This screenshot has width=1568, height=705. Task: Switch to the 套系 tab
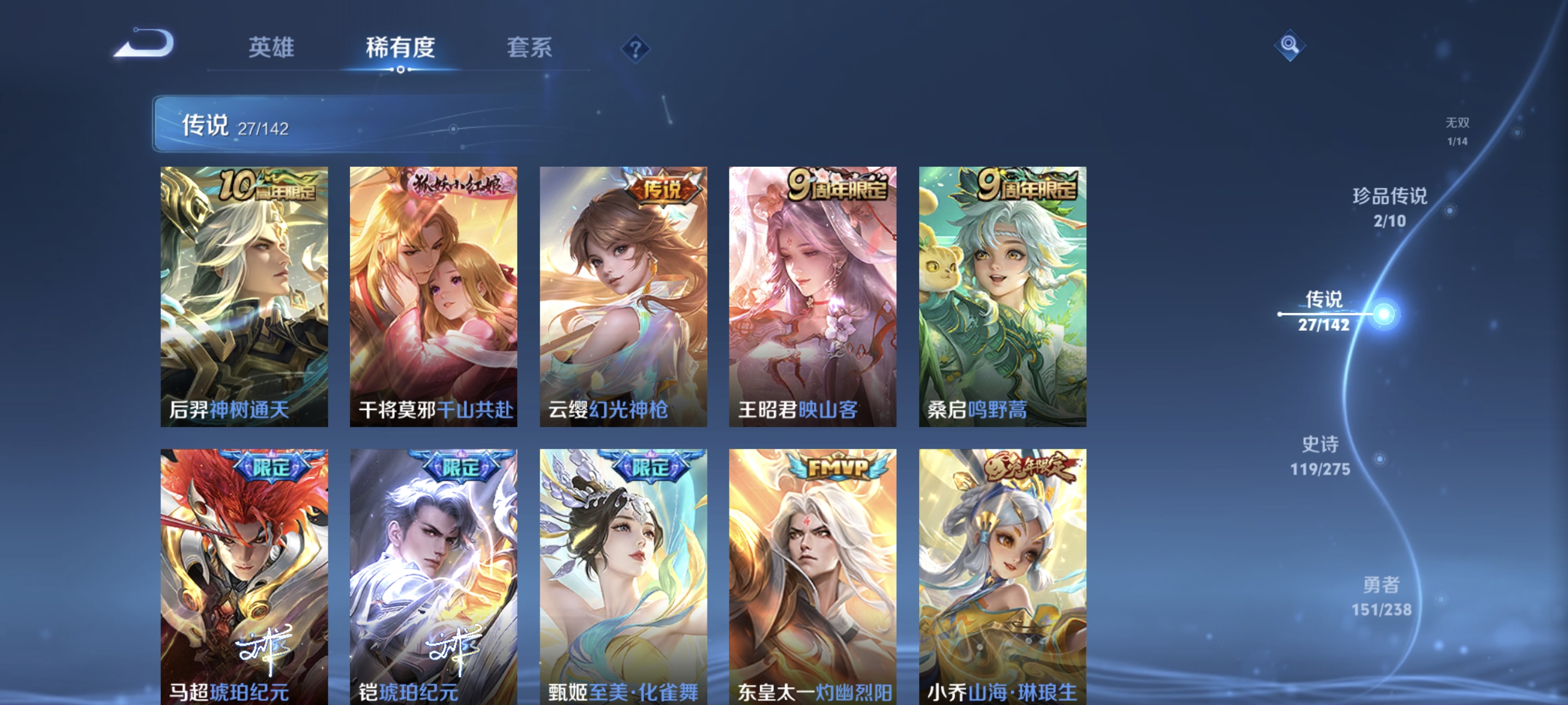click(x=530, y=48)
